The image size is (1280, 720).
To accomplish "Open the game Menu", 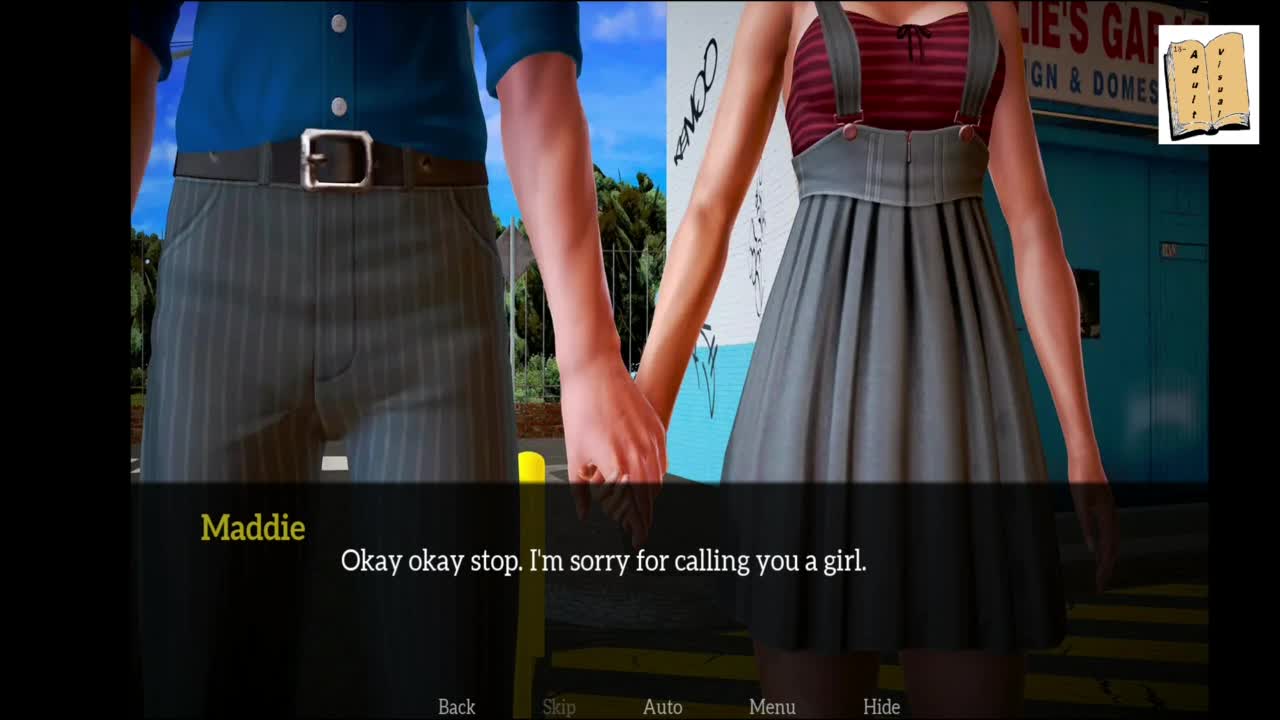I will click(x=772, y=707).
